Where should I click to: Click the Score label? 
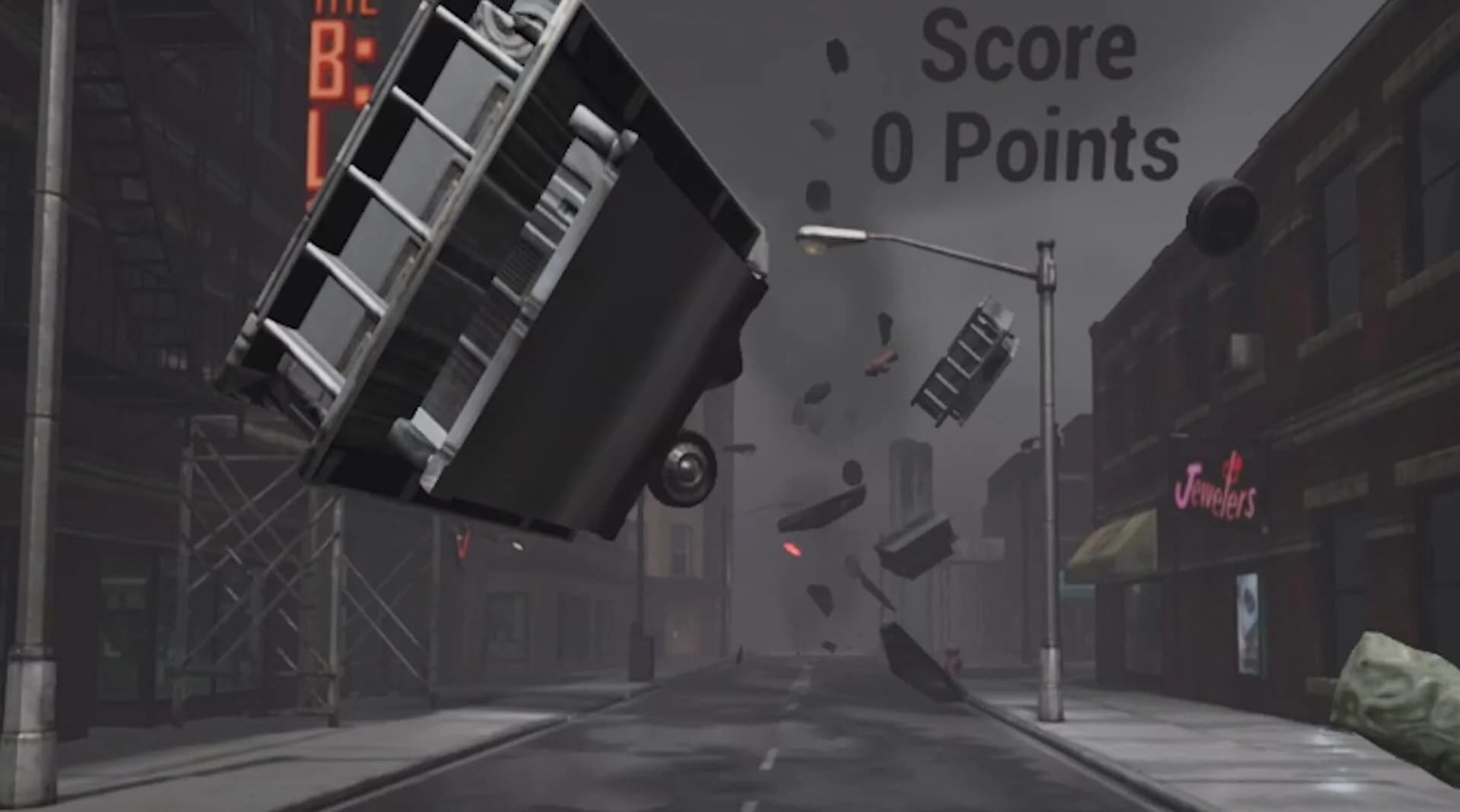(x=1028, y=47)
